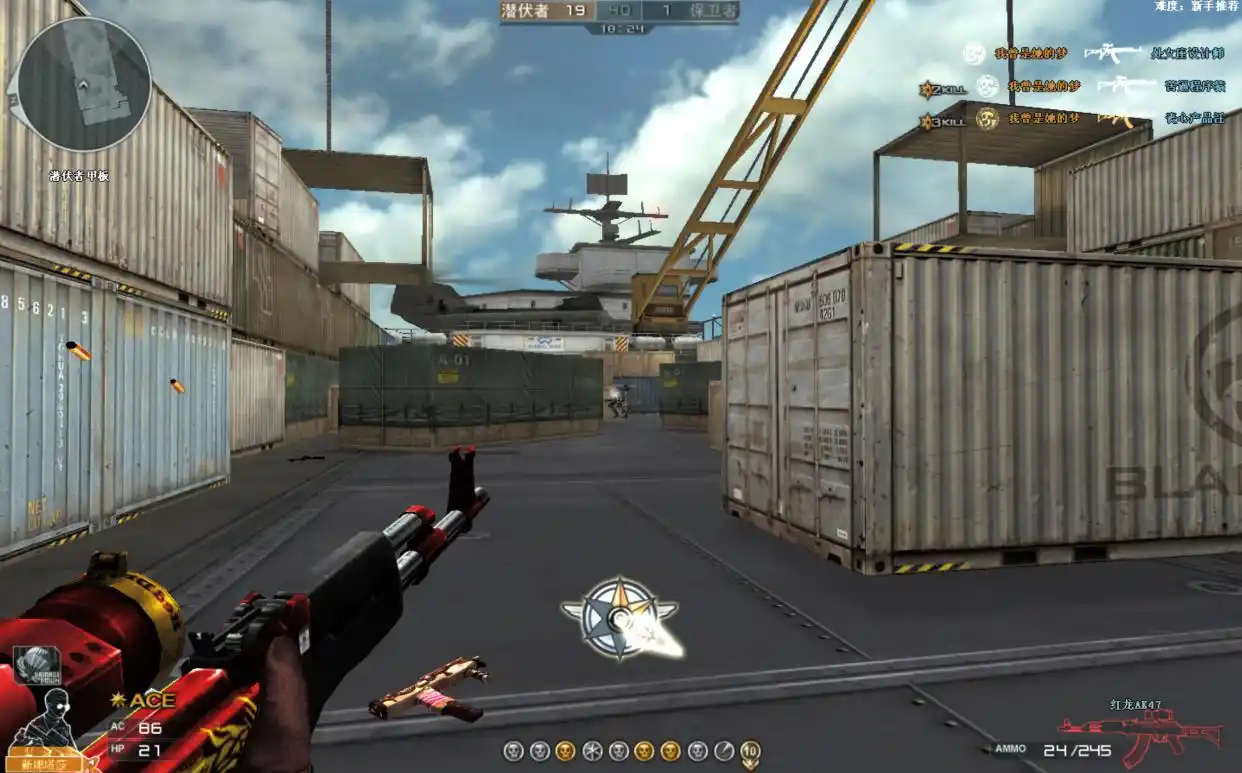The image size is (1242, 773).
Task: Click the gold number 10 kill medal
Action: coord(750,752)
